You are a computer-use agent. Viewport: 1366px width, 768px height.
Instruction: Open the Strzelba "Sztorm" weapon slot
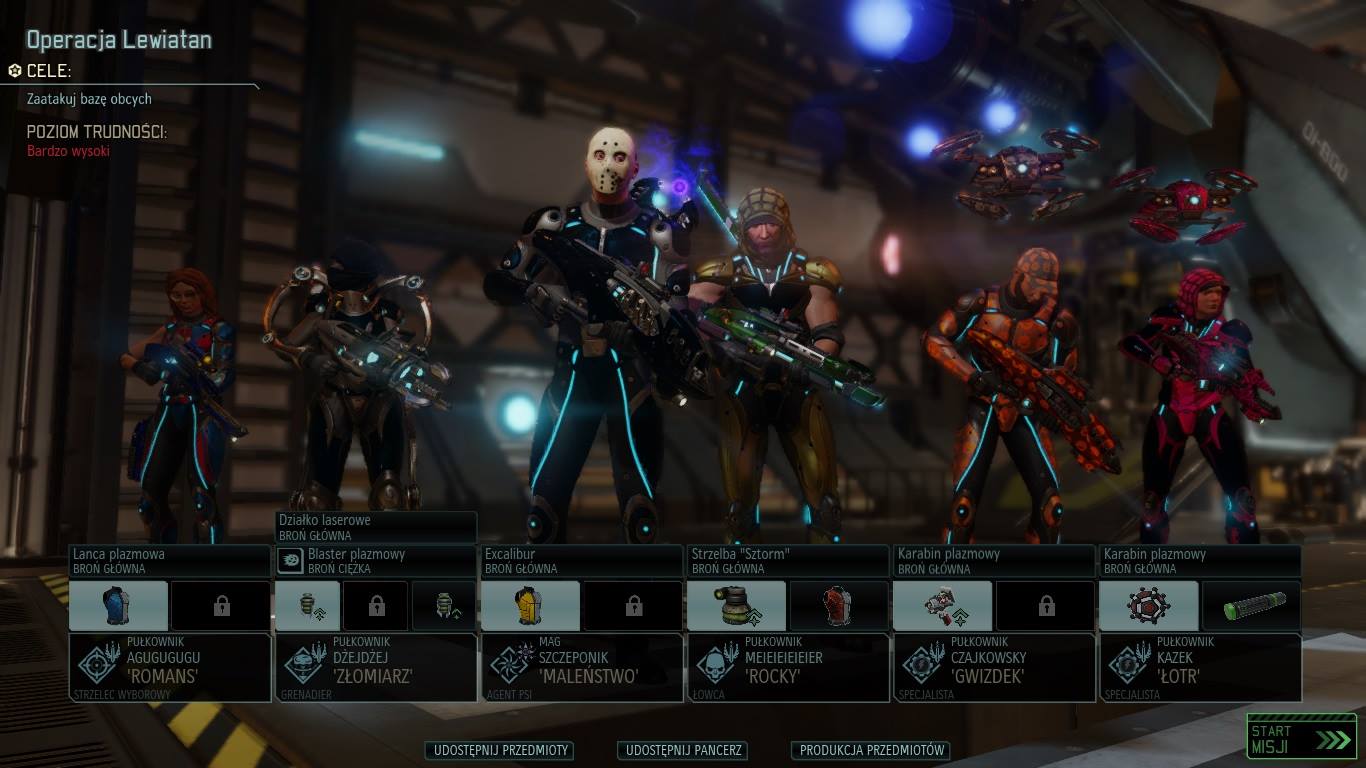coord(786,560)
